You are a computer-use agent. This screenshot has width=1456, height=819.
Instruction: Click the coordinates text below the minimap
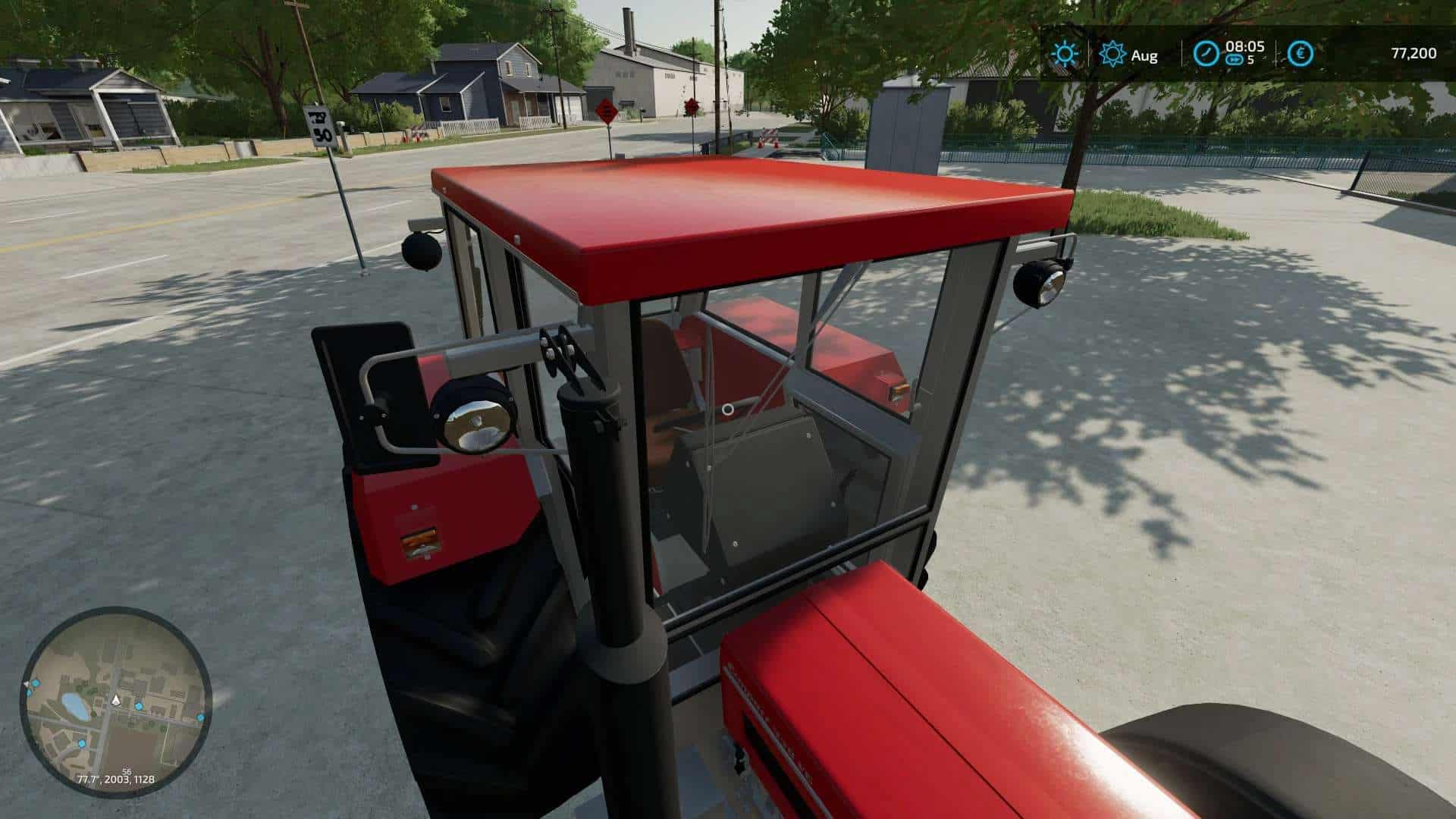pos(117,780)
